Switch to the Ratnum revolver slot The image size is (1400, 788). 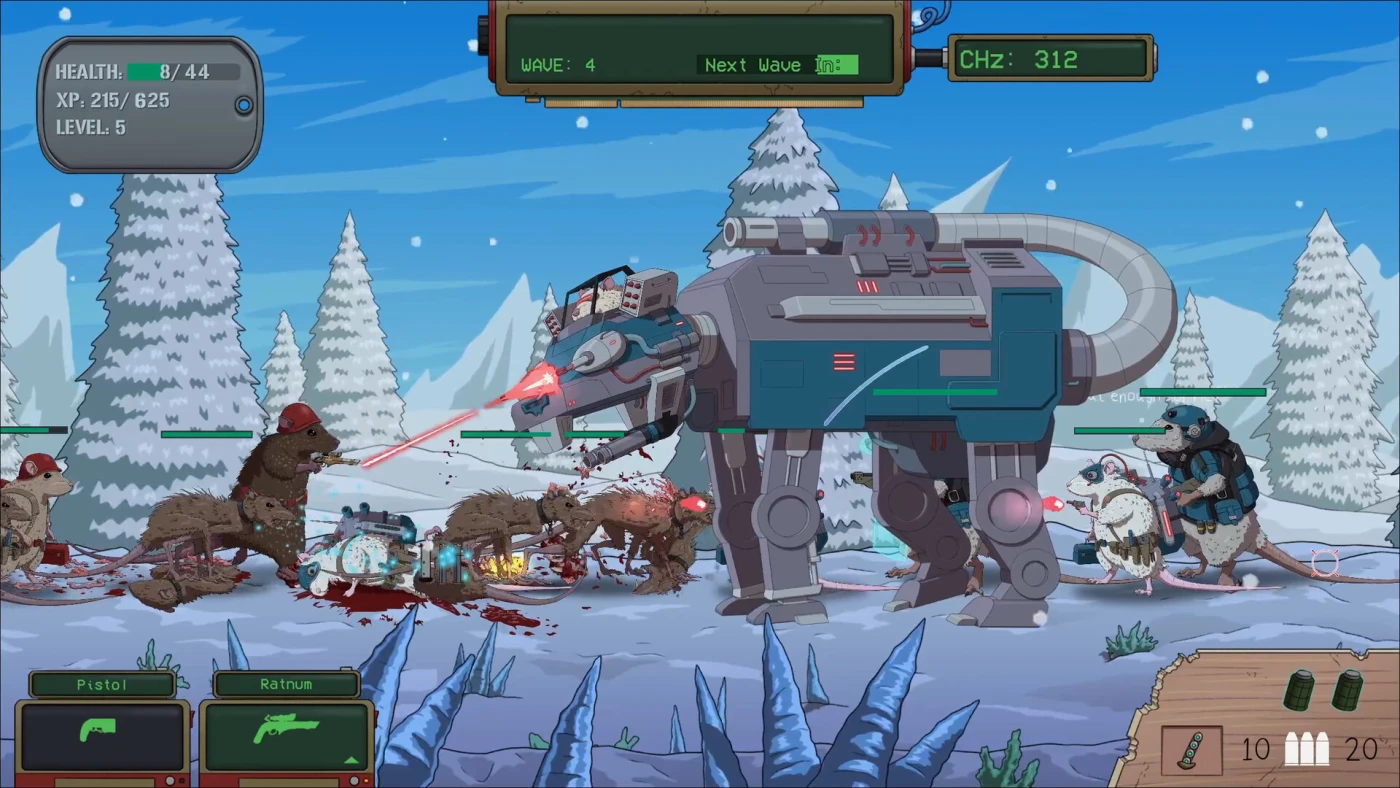click(286, 734)
